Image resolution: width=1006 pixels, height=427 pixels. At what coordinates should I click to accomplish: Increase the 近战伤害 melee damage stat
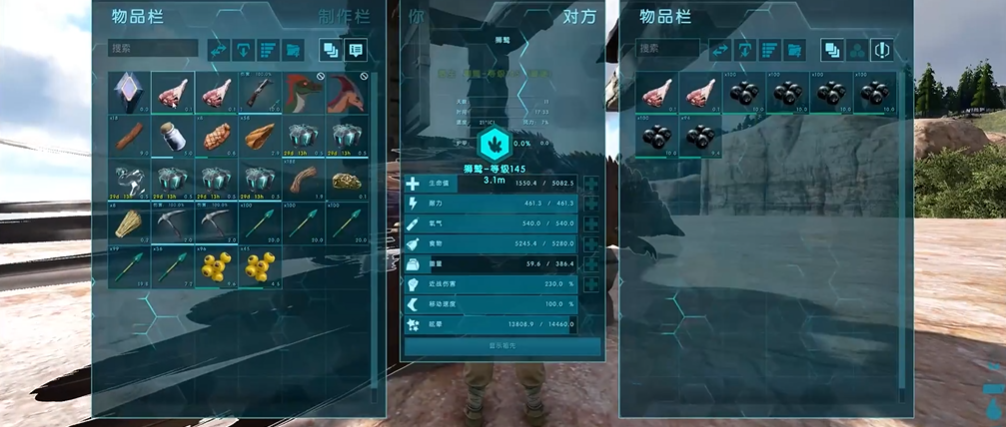tap(592, 284)
